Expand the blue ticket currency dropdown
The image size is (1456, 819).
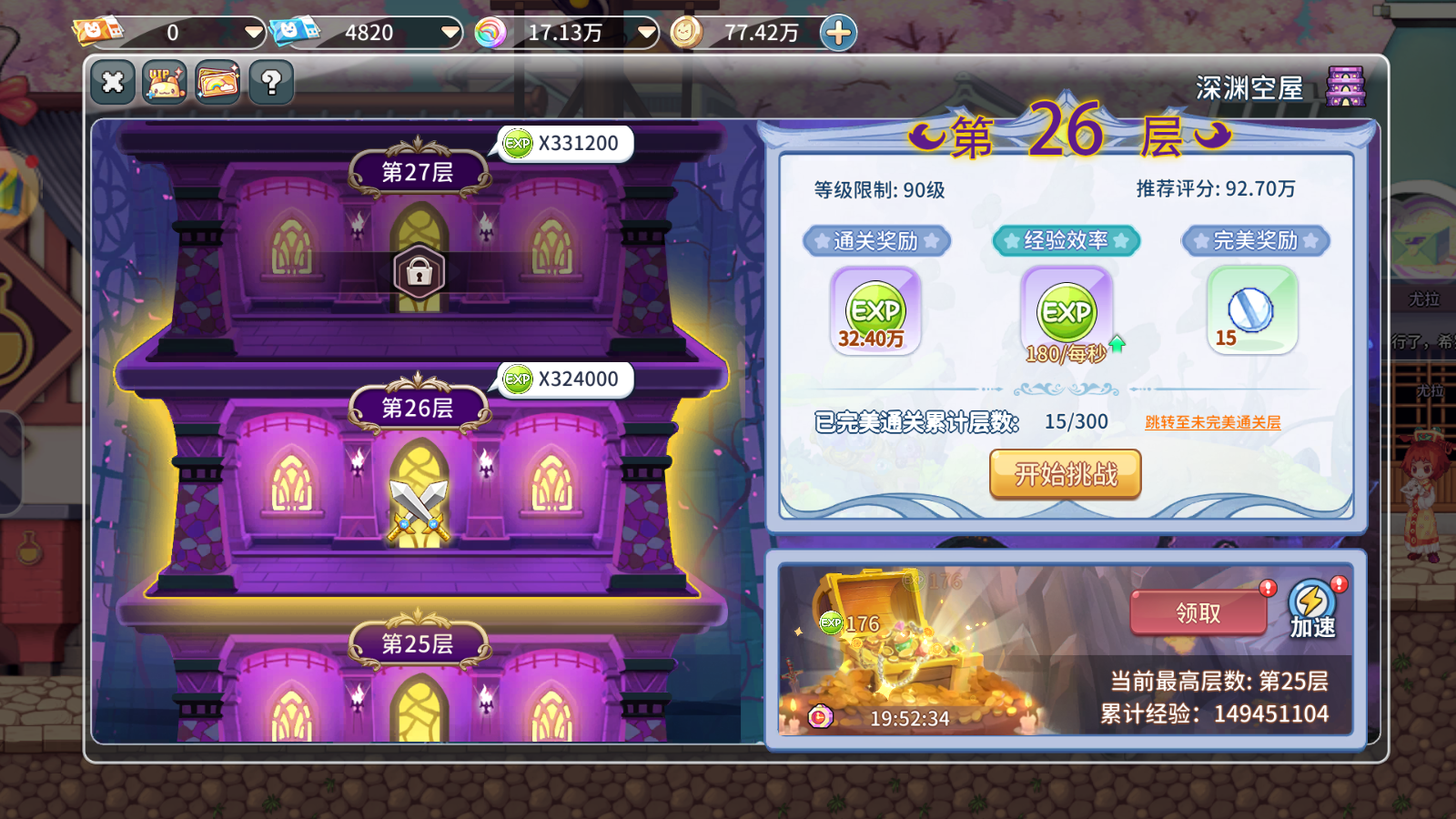click(449, 31)
